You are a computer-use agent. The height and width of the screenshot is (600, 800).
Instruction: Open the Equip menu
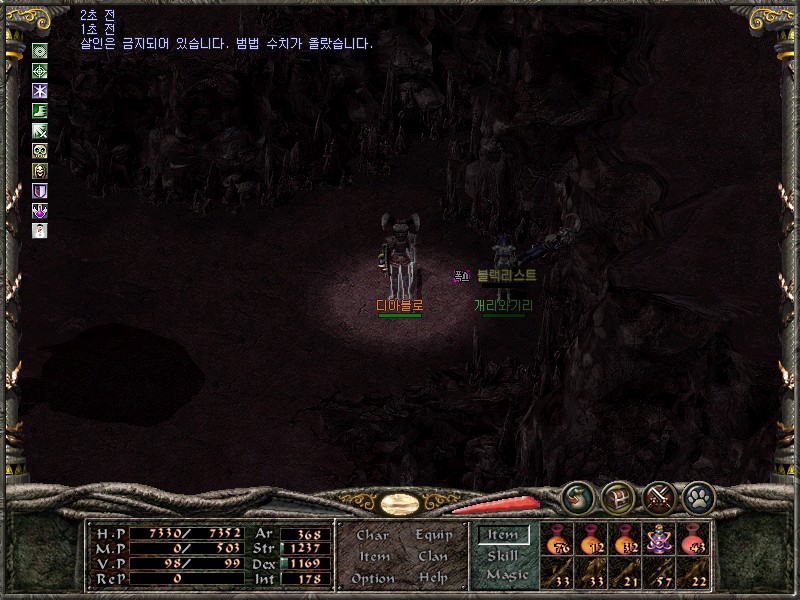(x=433, y=535)
